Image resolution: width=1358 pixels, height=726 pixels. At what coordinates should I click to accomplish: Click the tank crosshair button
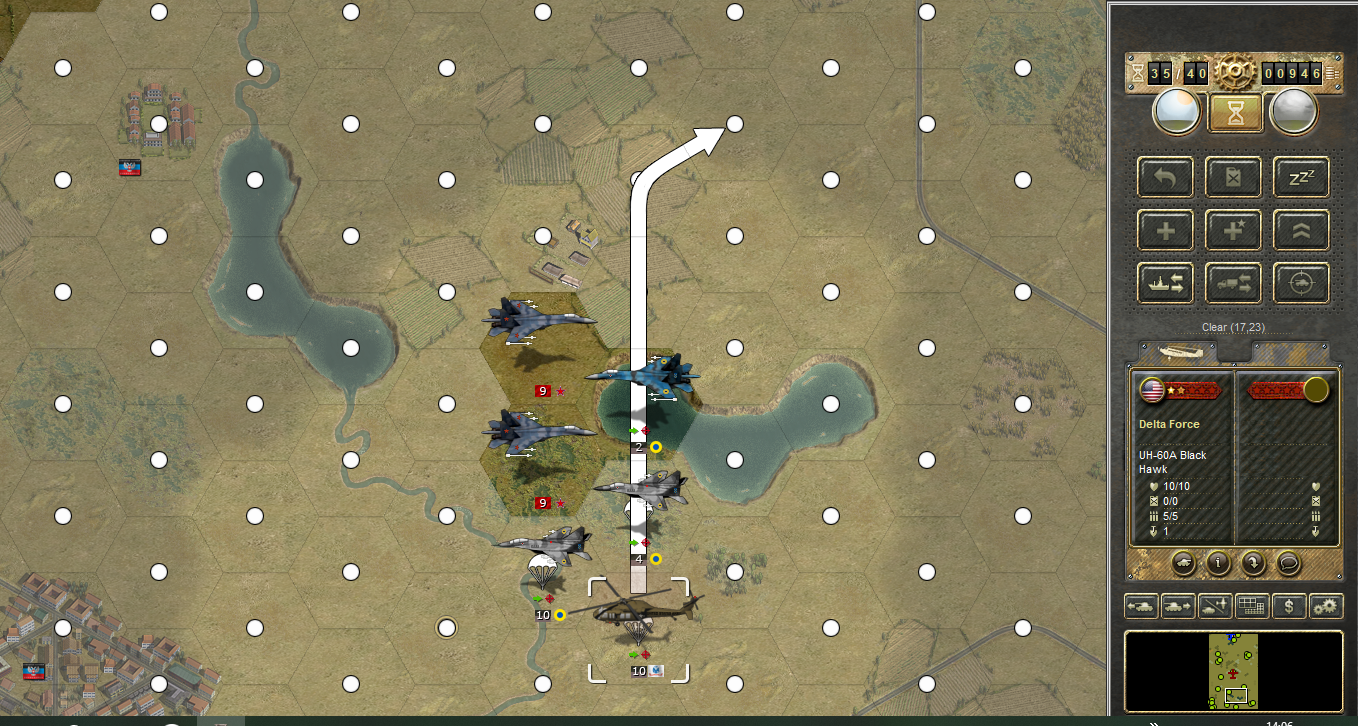coord(1301,284)
